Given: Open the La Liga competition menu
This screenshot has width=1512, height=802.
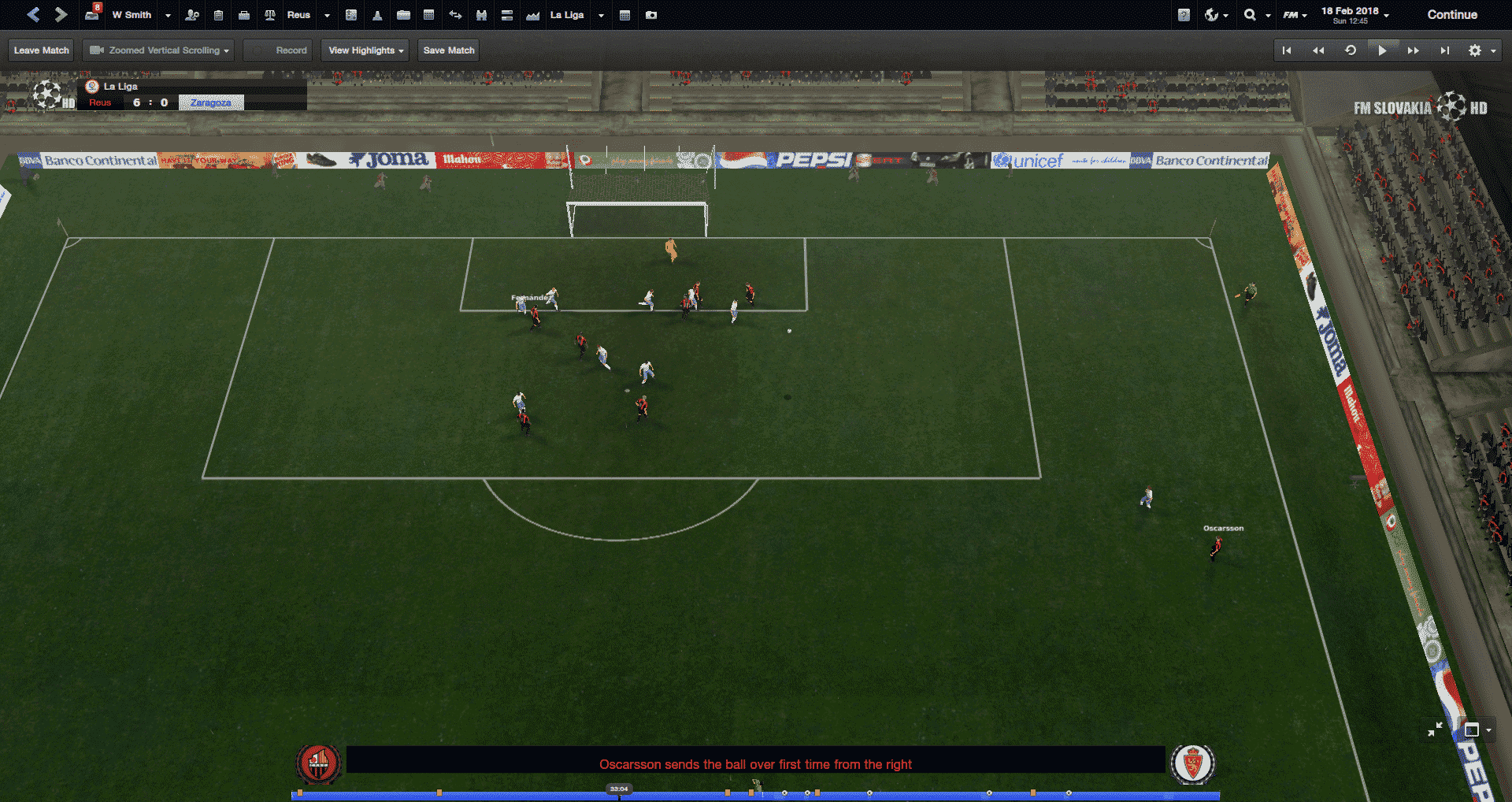Looking at the screenshot, I should coord(567,15).
